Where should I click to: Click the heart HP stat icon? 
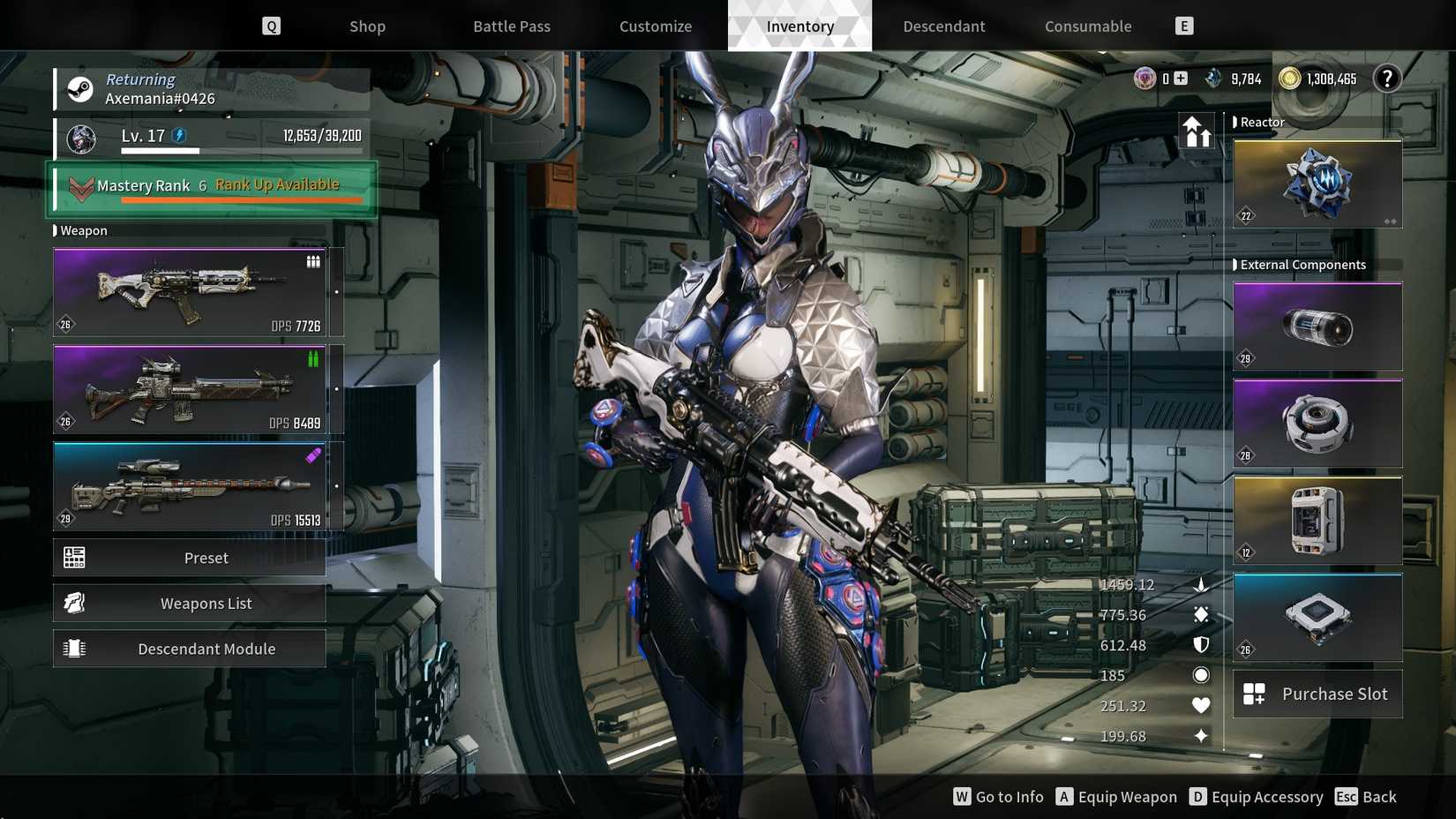pyautogui.click(x=1201, y=705)
